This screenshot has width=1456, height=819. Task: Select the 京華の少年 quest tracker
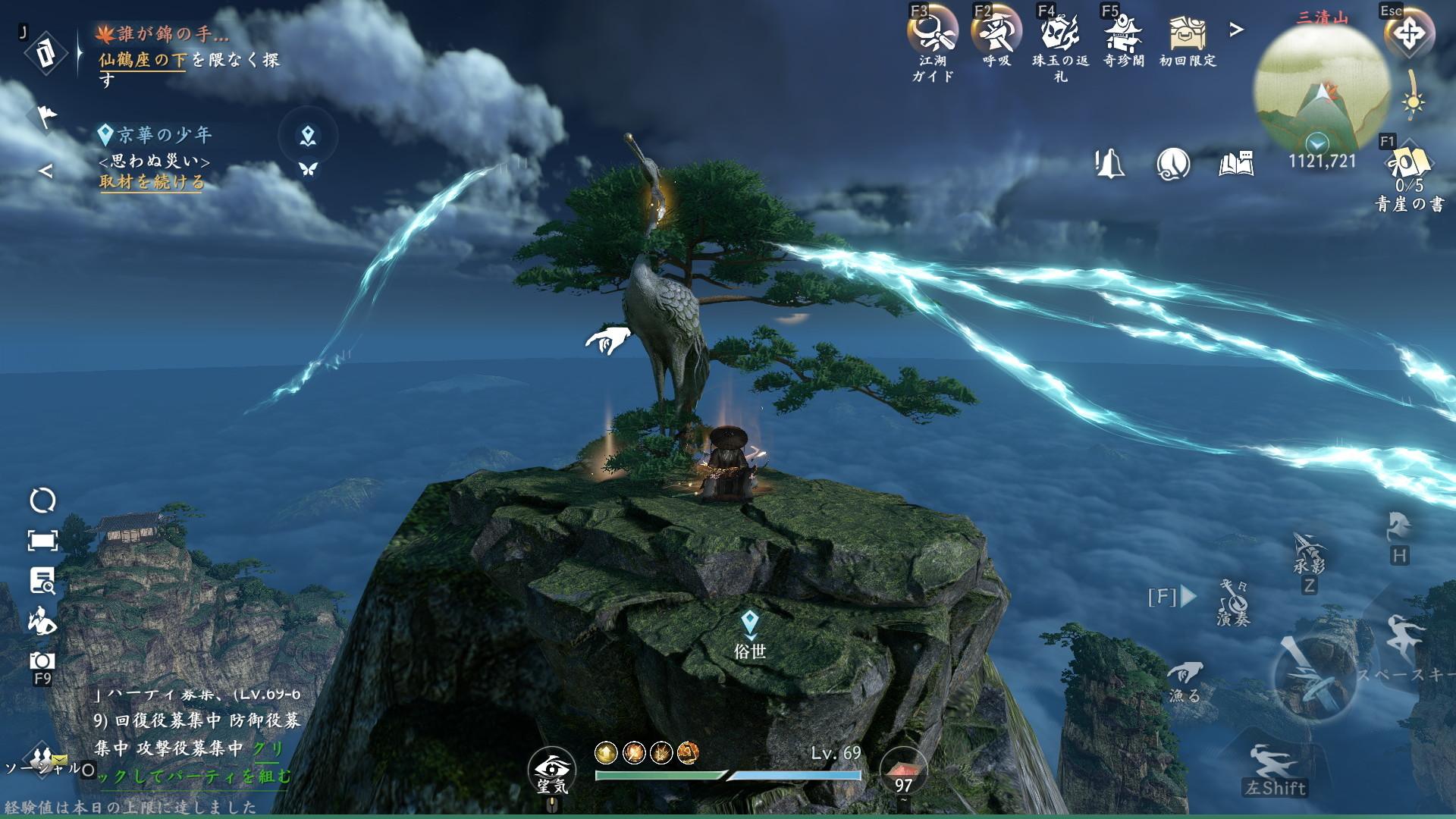164,135
